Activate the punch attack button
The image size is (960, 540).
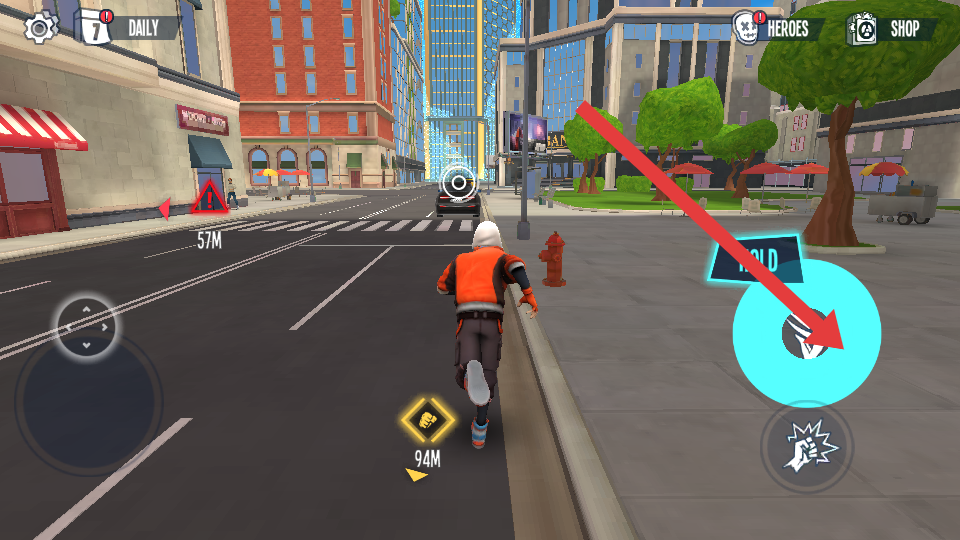pos(806,446)
